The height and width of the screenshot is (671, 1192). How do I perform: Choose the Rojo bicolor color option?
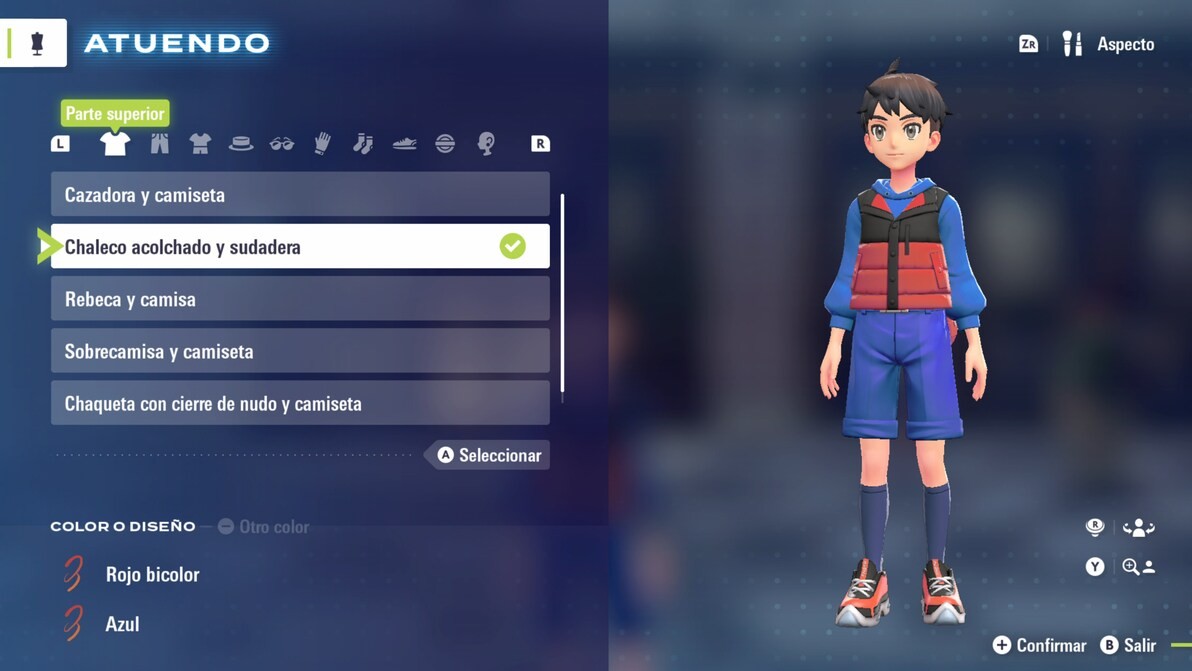coord(152,575)
